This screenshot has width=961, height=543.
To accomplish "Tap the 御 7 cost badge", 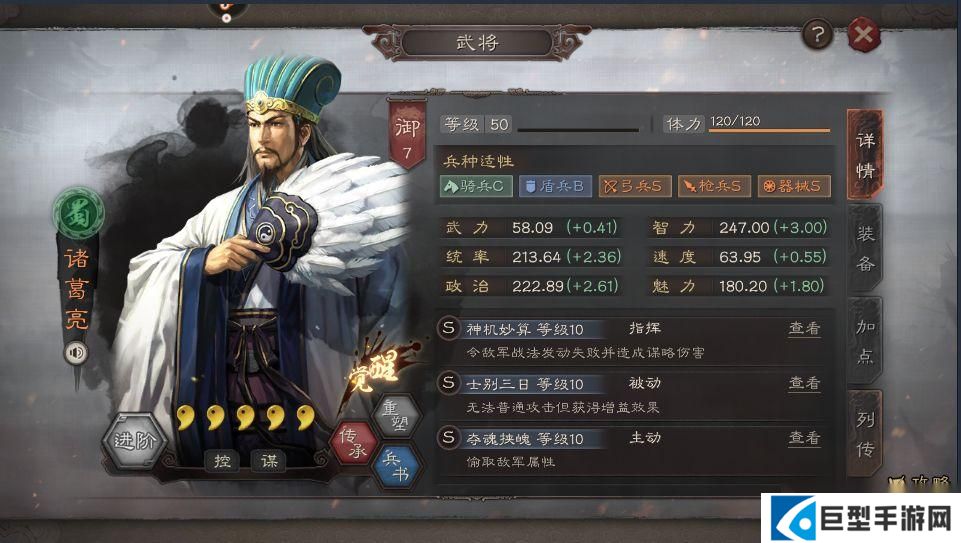I will tap(407, 137).
